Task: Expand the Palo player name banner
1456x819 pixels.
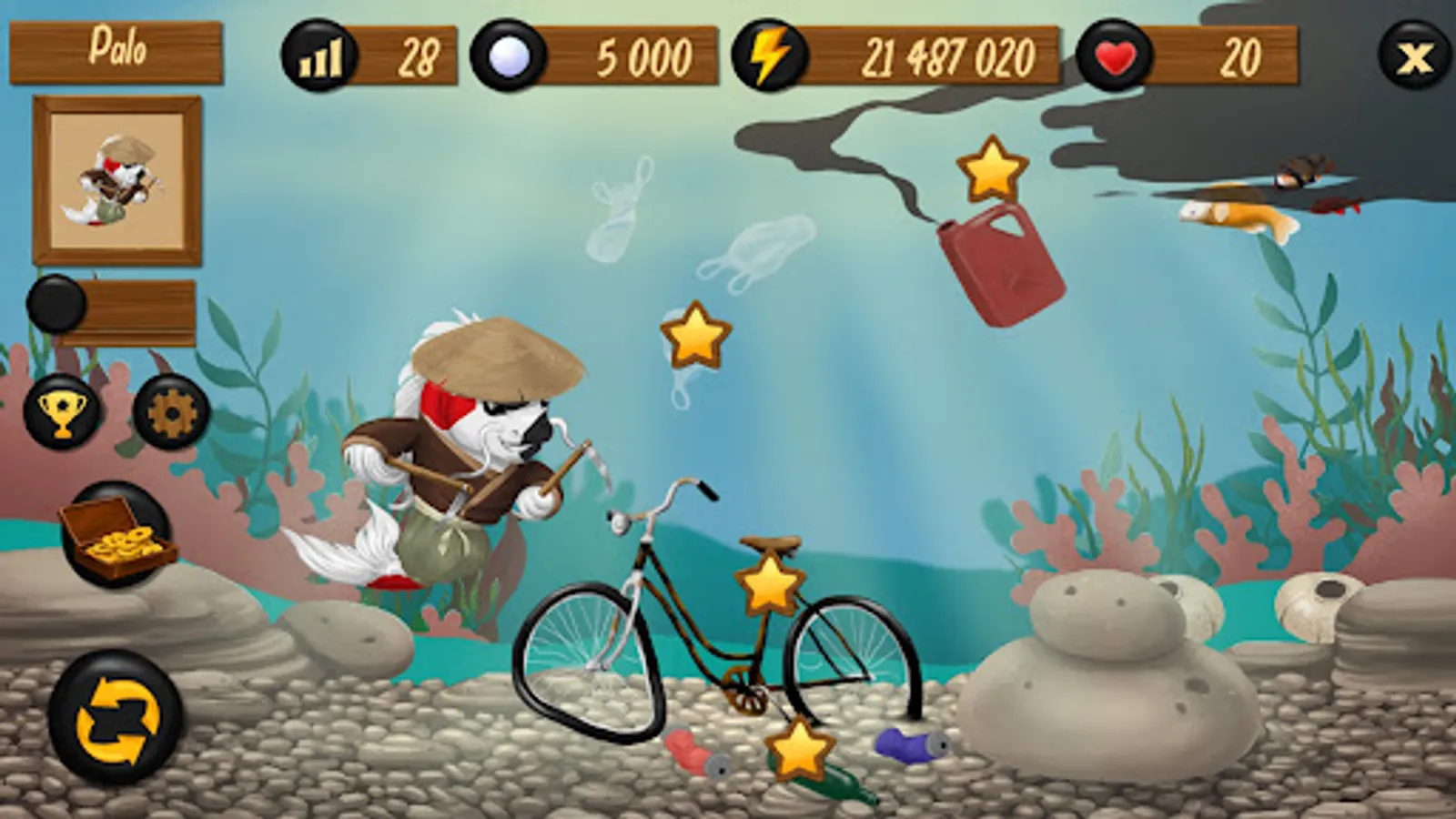Action: pyautogui.click(x=116, y=52)
